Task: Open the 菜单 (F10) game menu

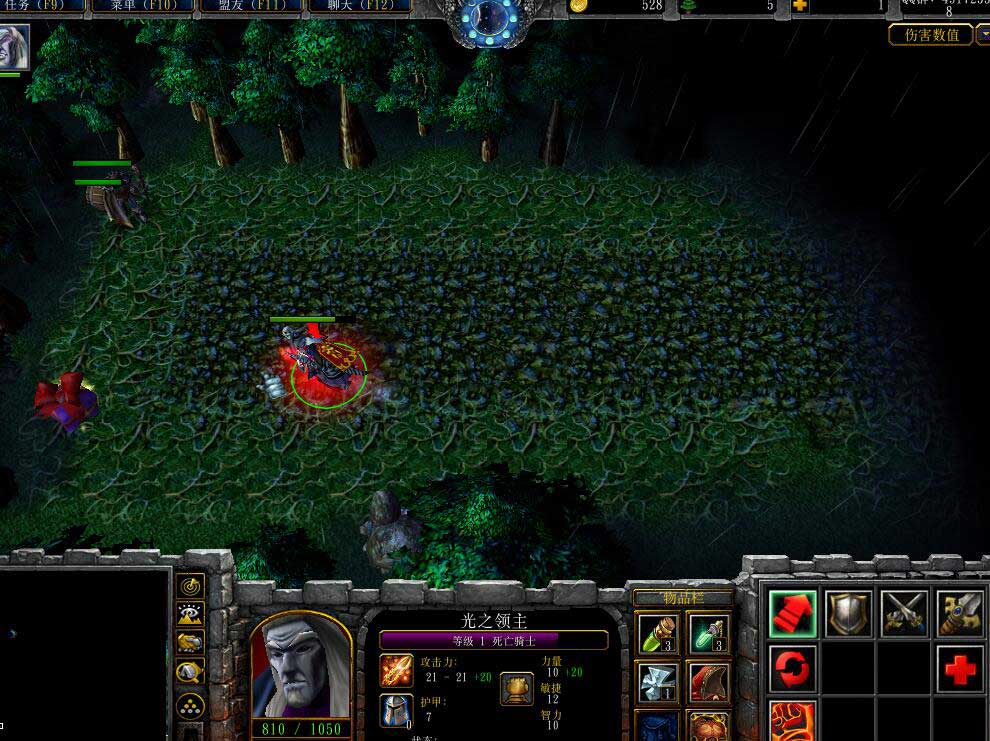Action: coord(144,6)
